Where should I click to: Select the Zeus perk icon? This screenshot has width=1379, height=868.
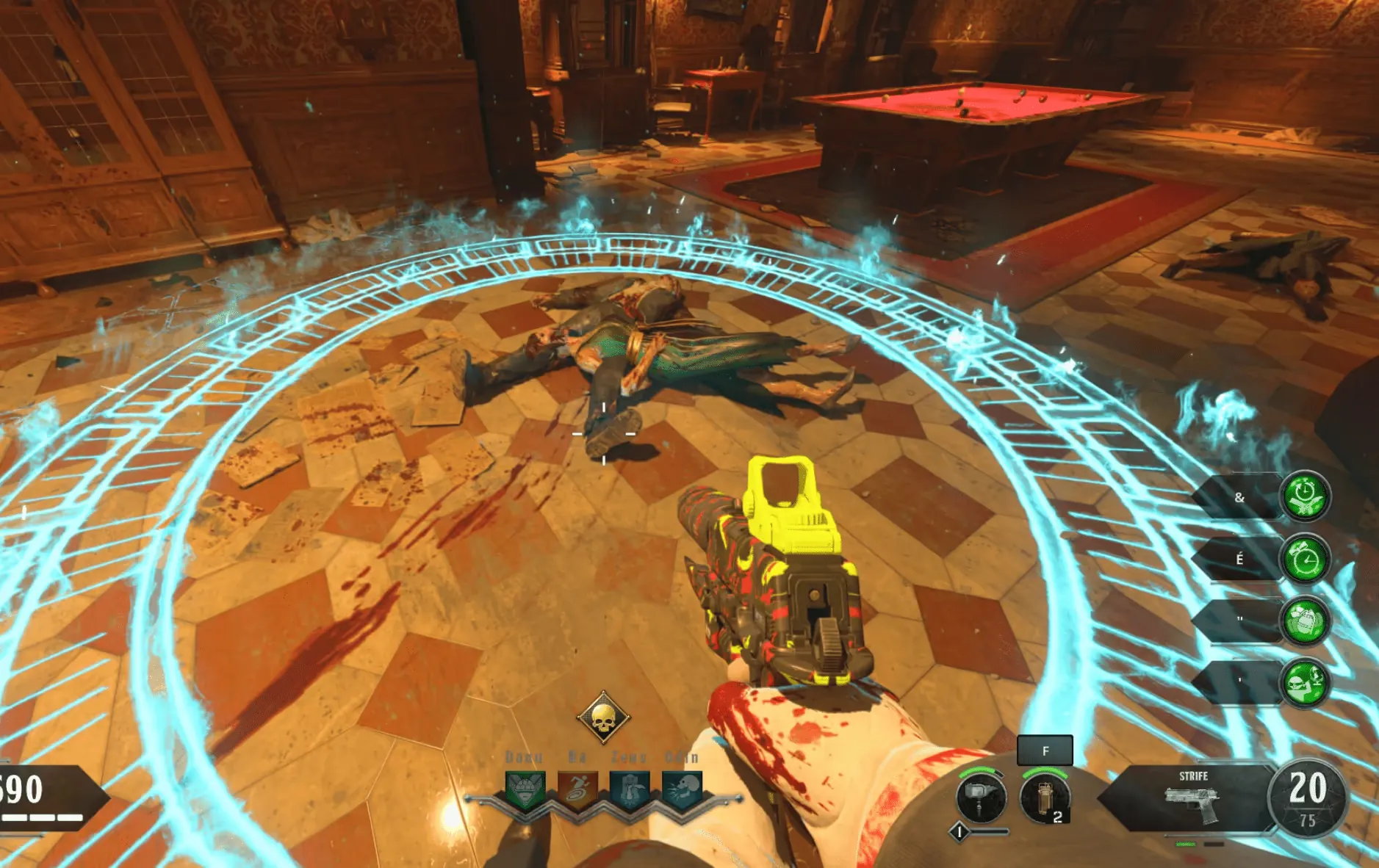click(x=630, y=791)
